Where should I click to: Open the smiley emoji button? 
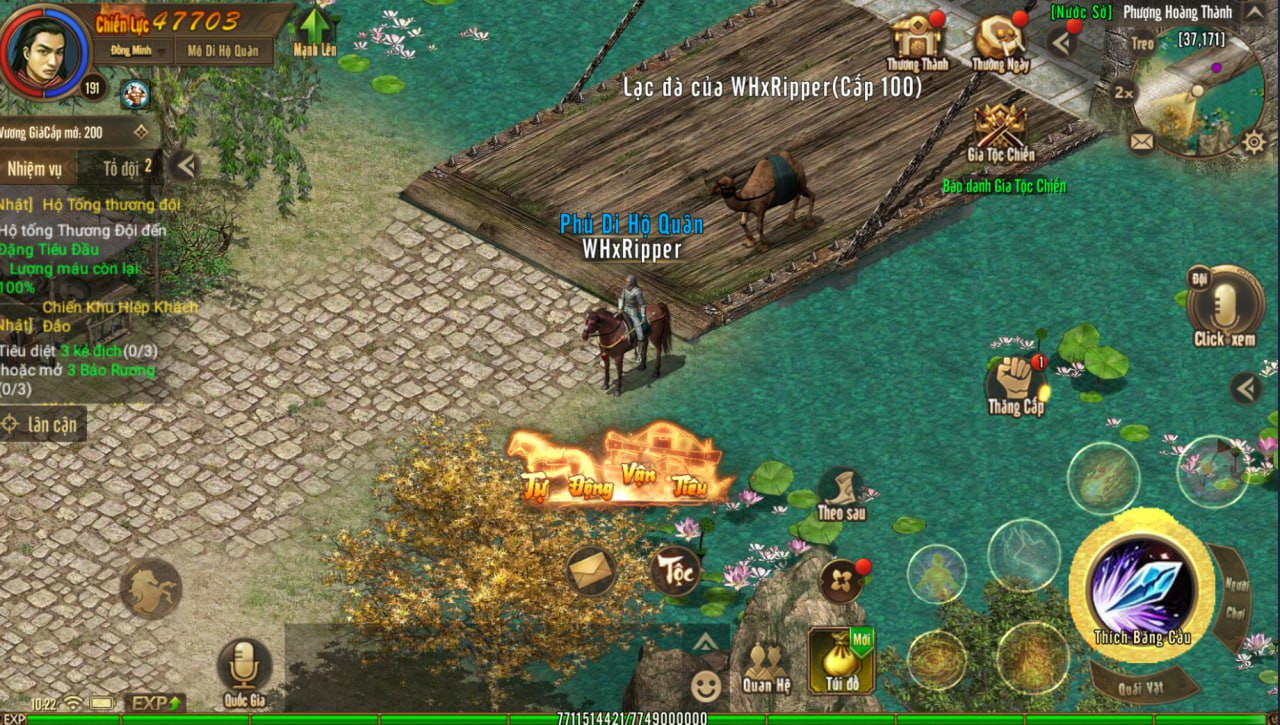[x=706, y=686]
